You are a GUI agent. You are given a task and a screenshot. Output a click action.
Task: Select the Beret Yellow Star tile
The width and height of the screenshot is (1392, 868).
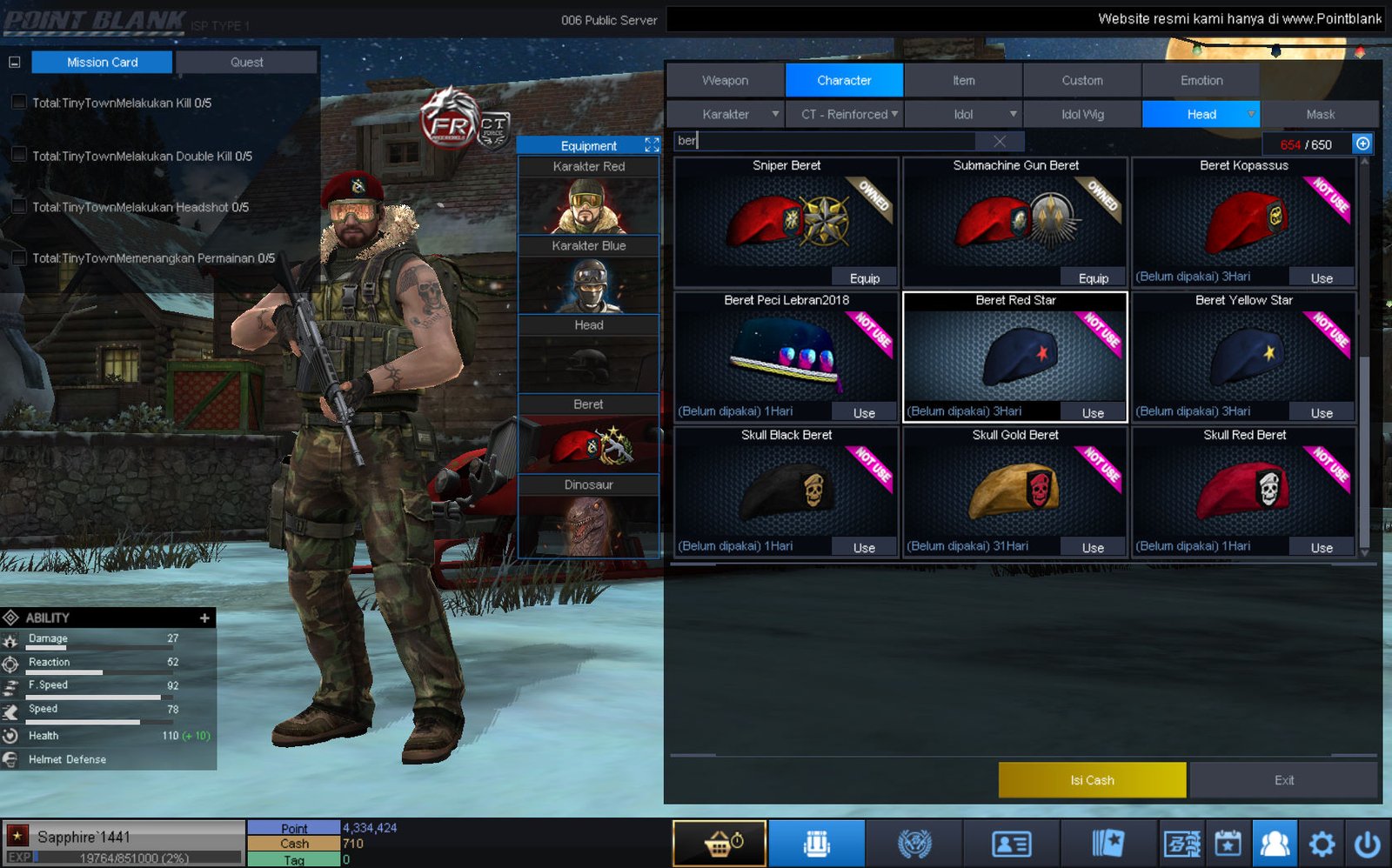[x=1243, y=352]
